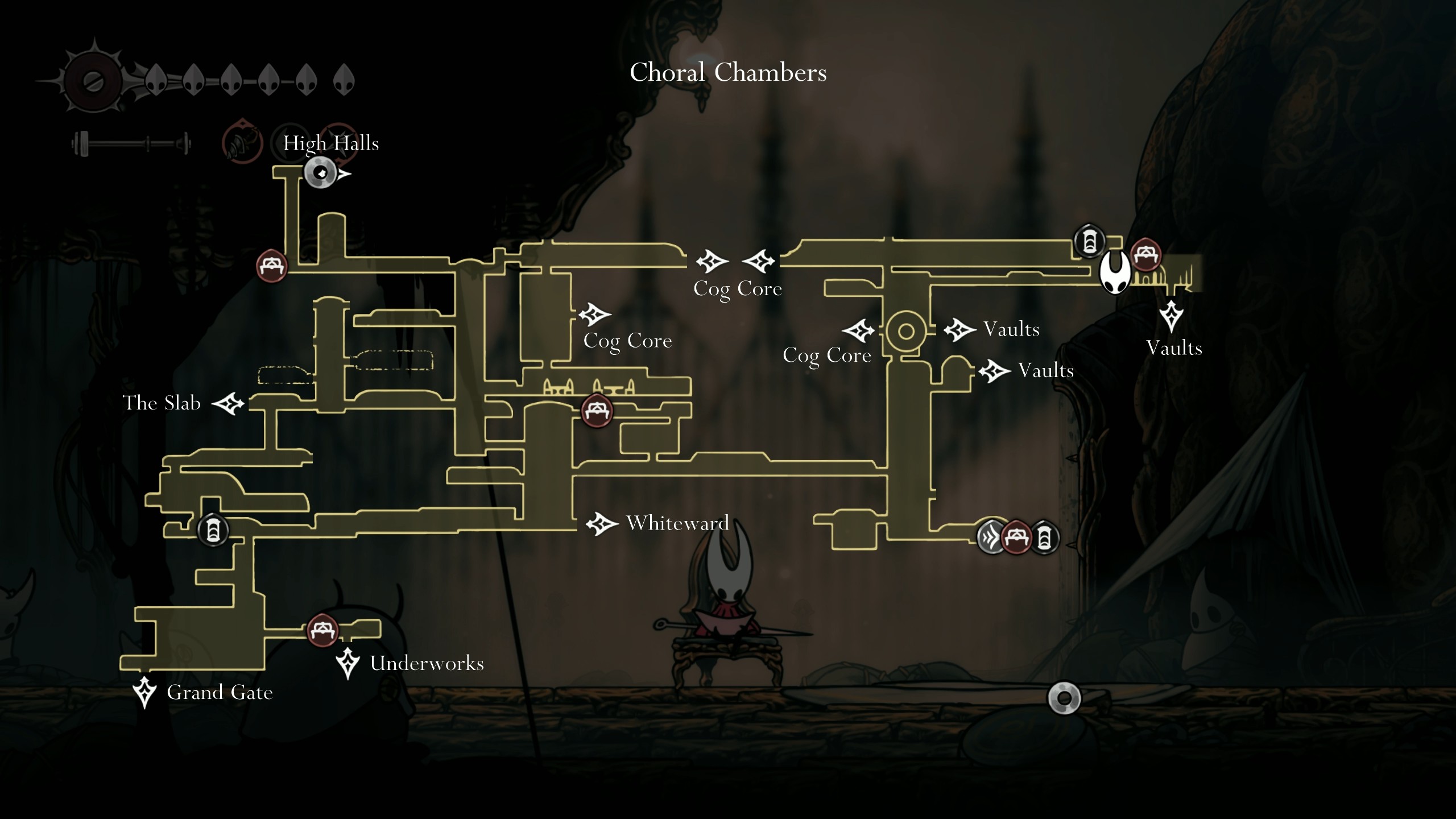Click the ring pin marker at map bottom
This screenshot has width=1456, height=819.
pyautogui.click(x=1064, y=698)
